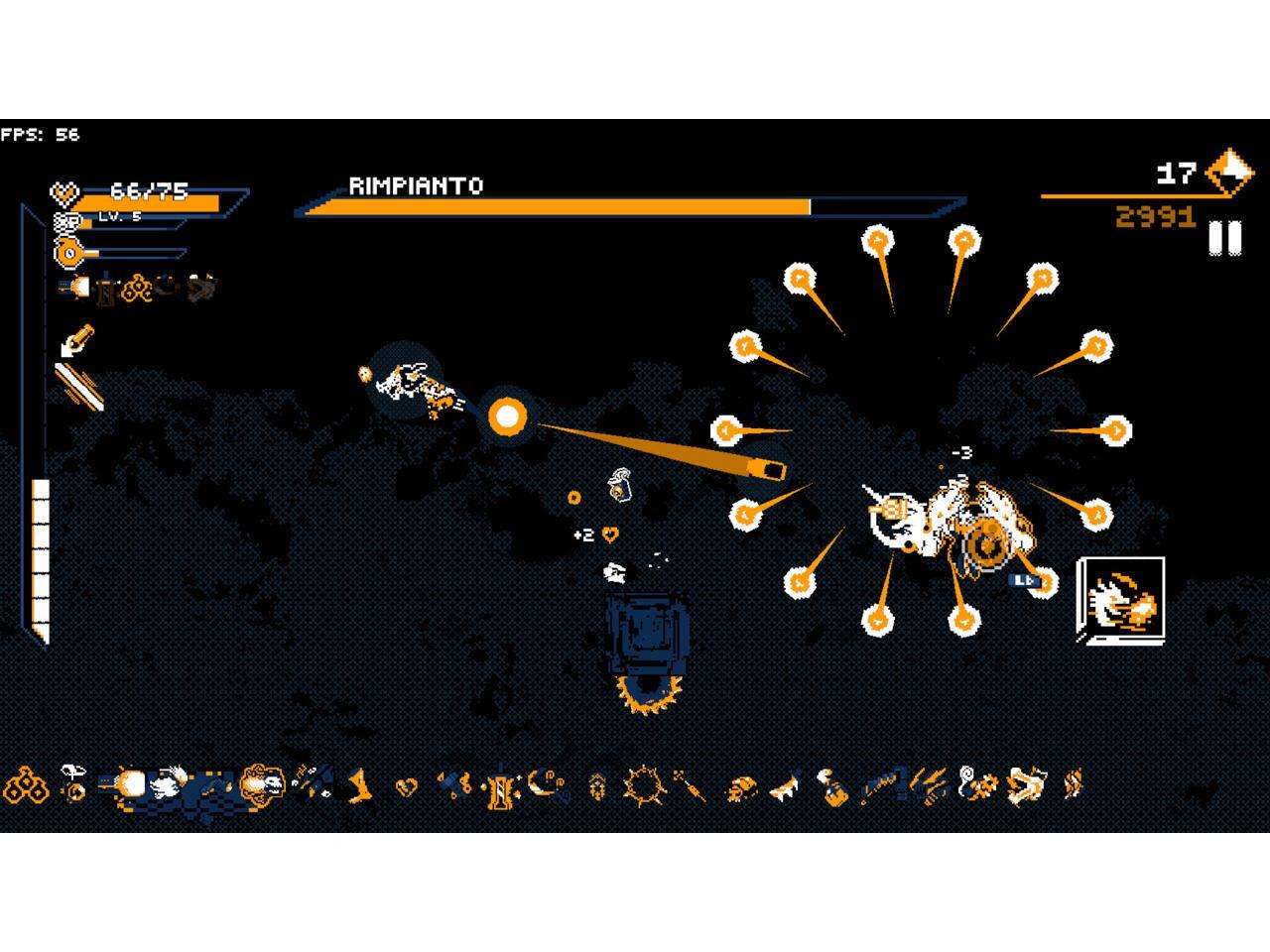Image resolution: width=1270 pixels, height=952 pixels.
Task: Activate the special ability portrait box
Action: point(1121,599)
